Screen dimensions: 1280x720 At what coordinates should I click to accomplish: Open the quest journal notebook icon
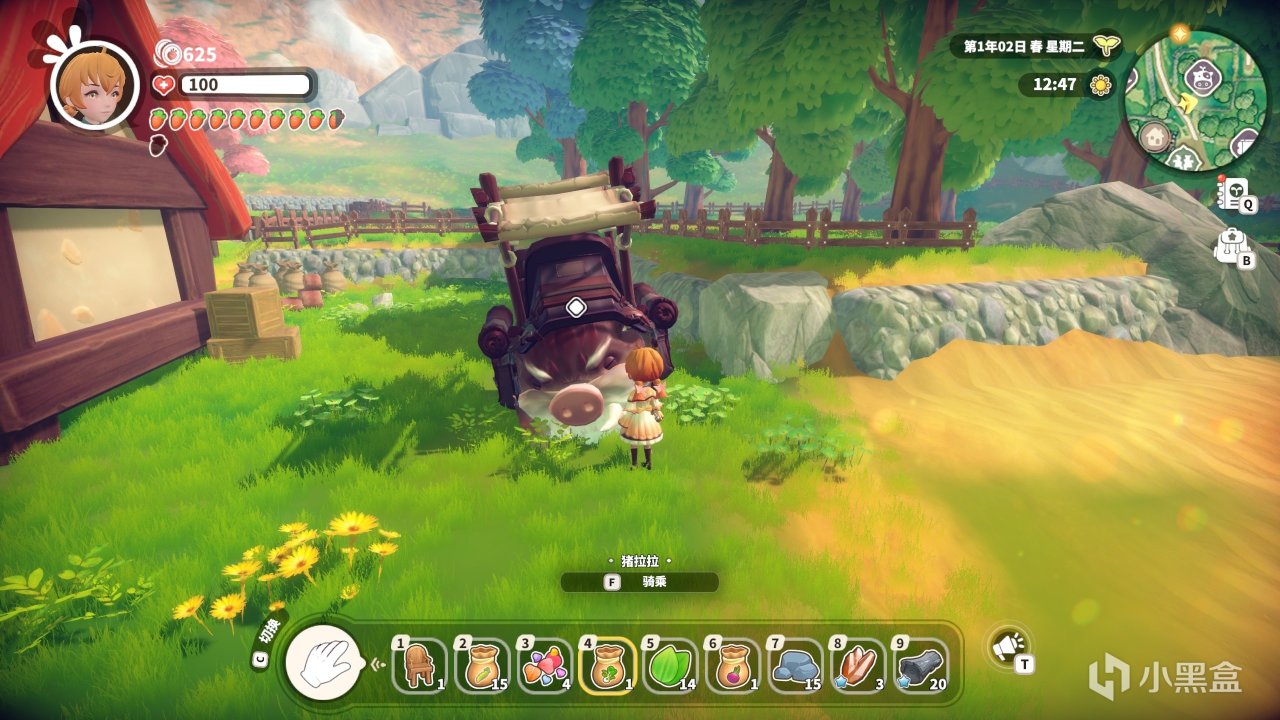[x=1233, y=192]
